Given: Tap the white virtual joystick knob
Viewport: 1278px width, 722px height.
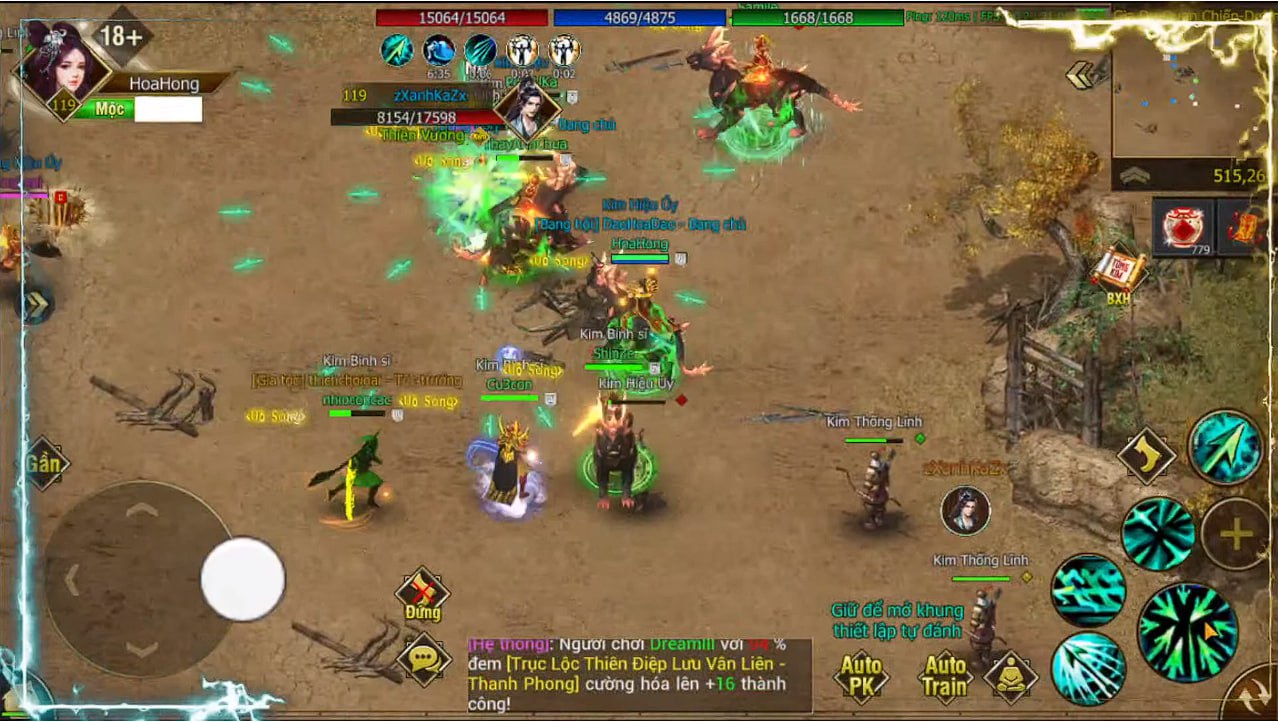Looking at the screenshot, I should [x=243, y=579].
